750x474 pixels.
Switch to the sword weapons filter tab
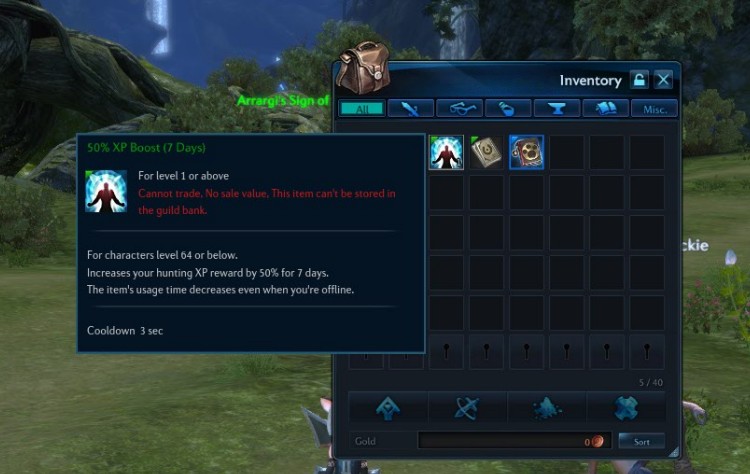410,108
